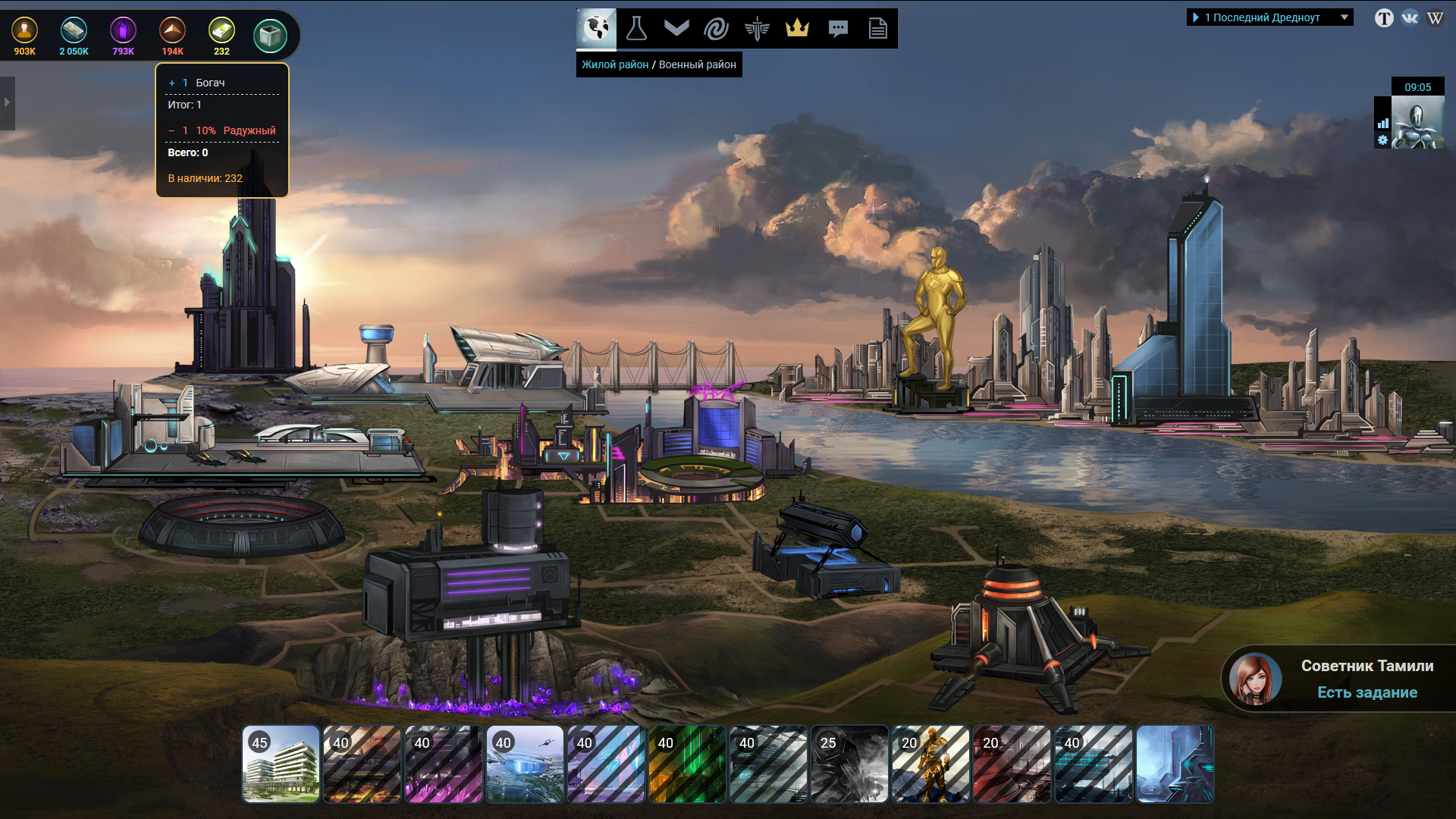Viewport: 1456px width, 819px height.
Task: Open the science flask tab
Action: point(636,29)
